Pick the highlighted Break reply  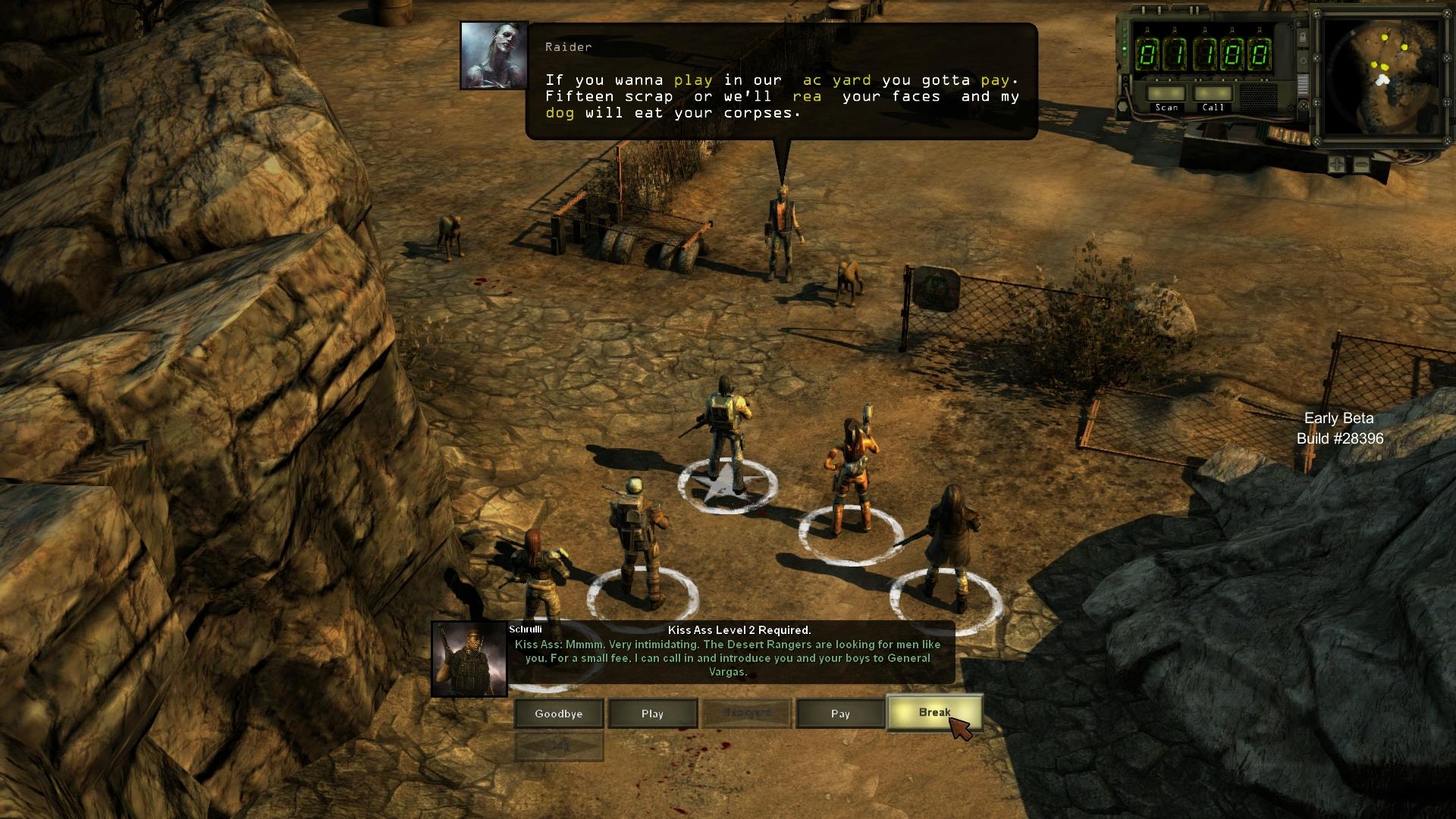(x=934, y=713)
